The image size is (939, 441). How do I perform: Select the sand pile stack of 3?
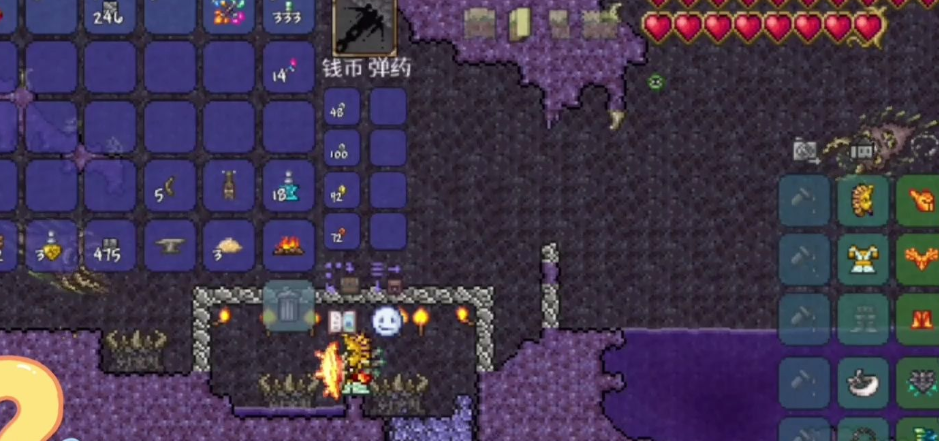click(x=229, y=245)
